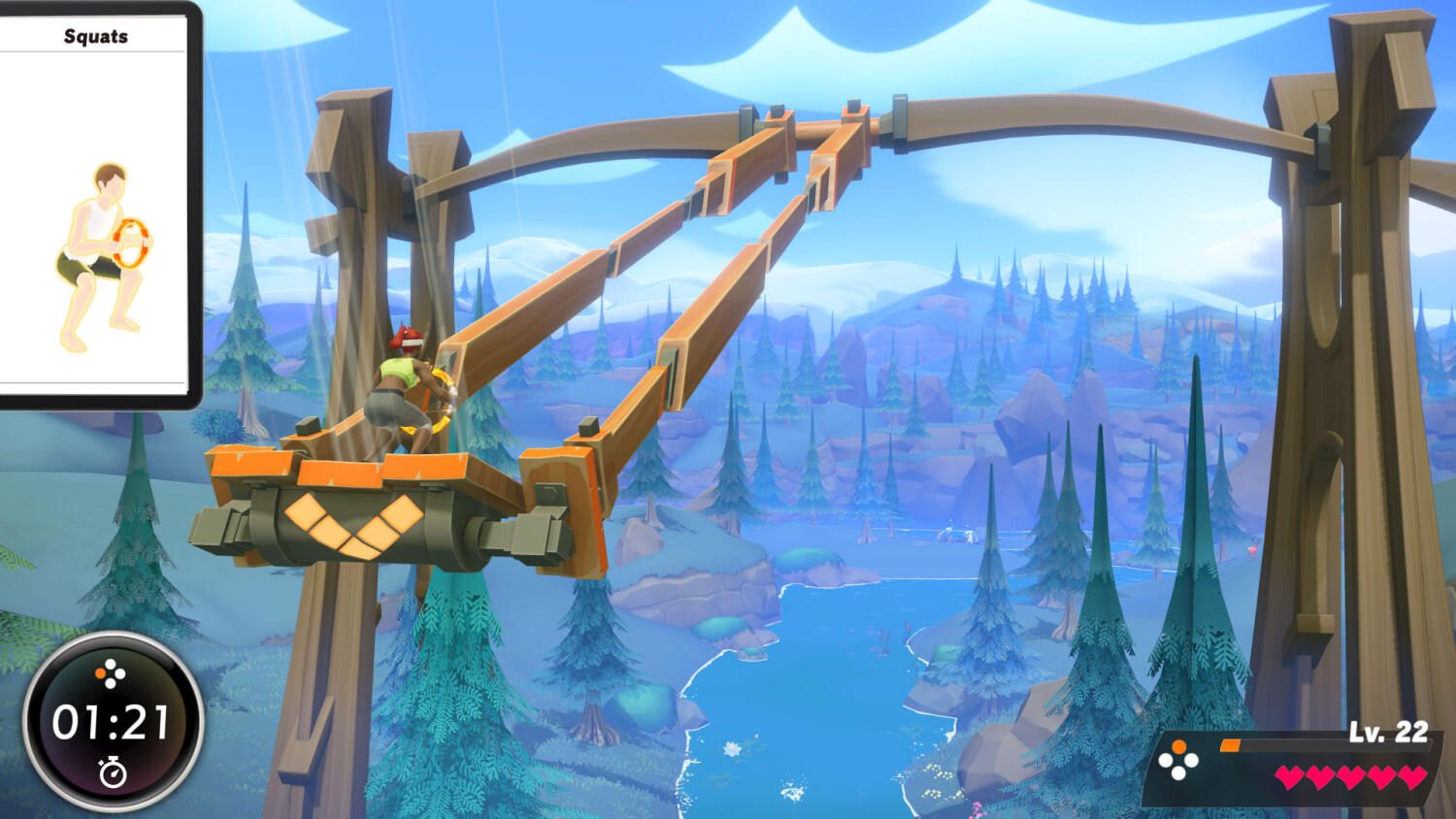Select the controller button cluster in the bottom-right HUD
1456x819 pixels.
coord(1178,761)
